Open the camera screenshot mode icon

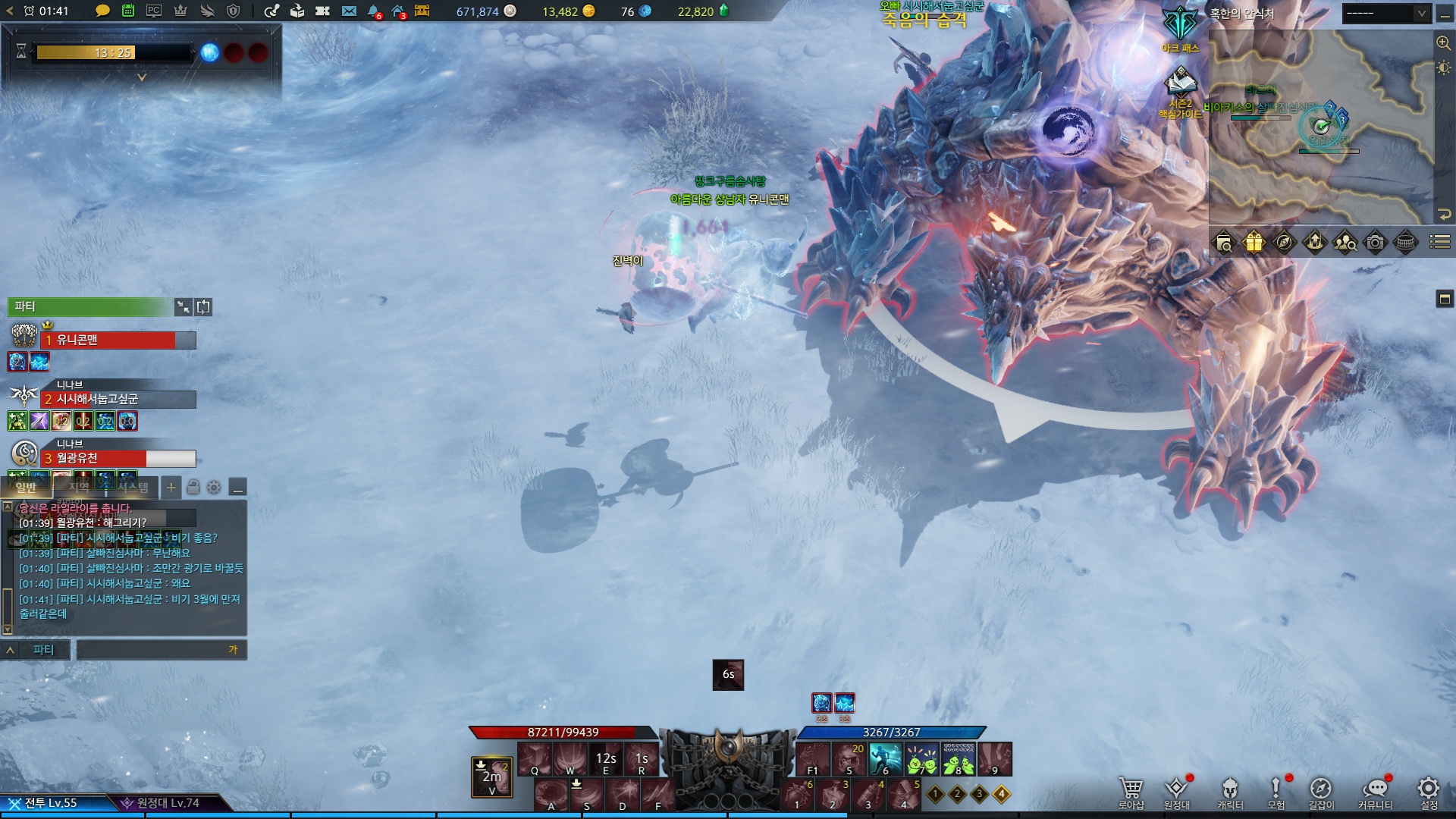point(1375,243)
